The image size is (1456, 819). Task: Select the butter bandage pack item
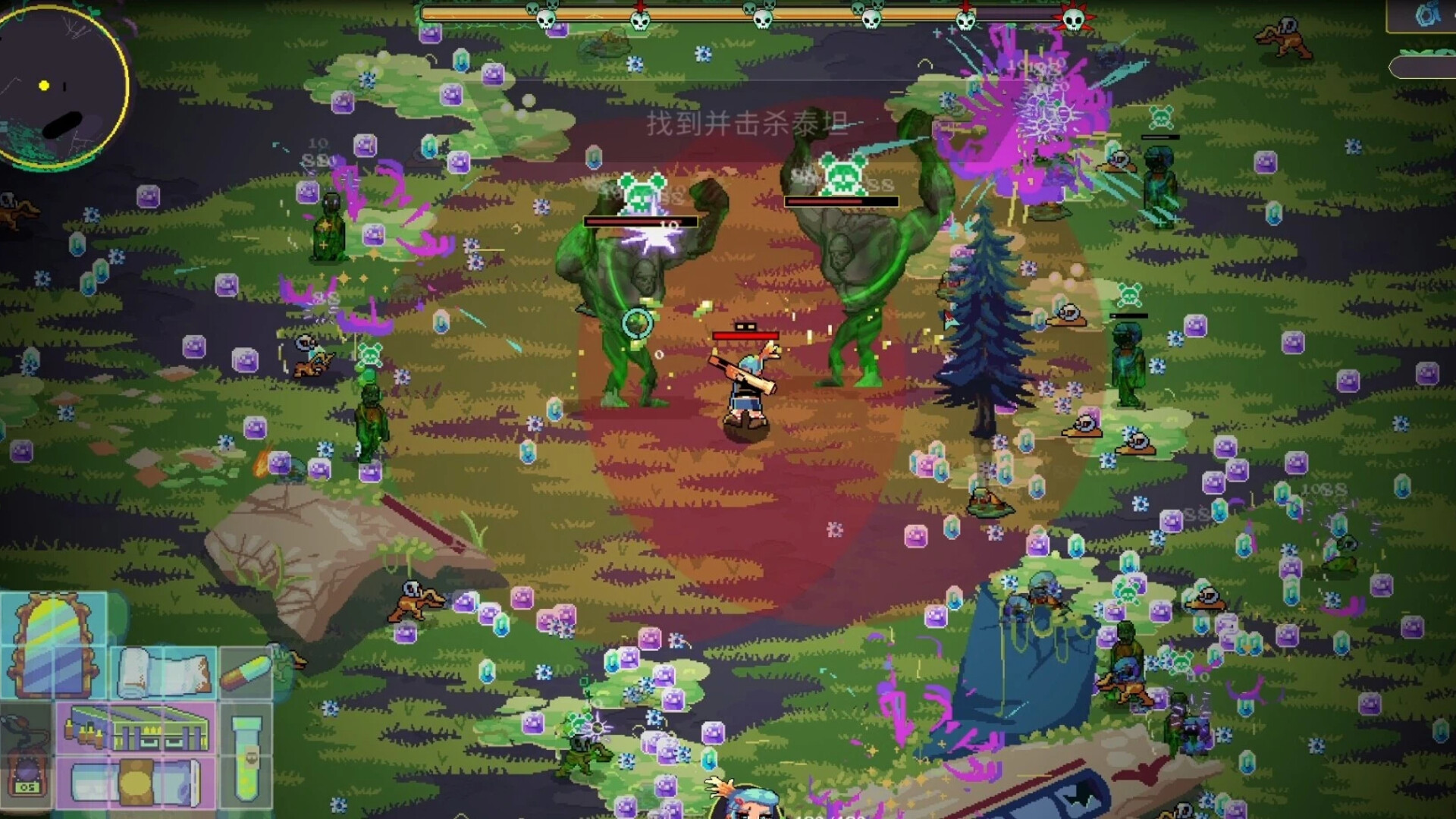coord(137,783)
